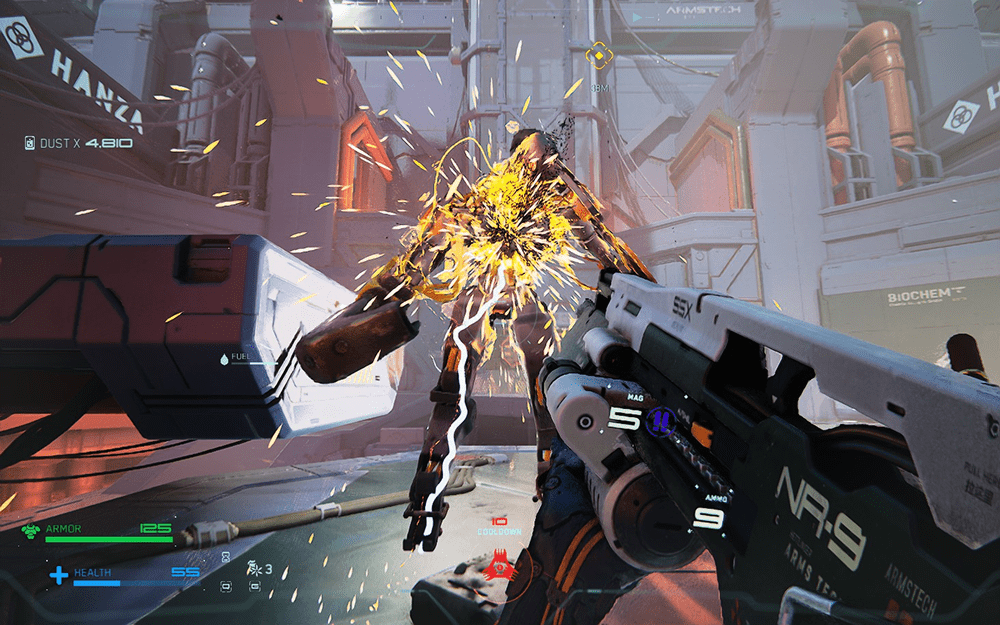Click the blue health cross icon
The image size is (1000, 625).
point(59,575)
